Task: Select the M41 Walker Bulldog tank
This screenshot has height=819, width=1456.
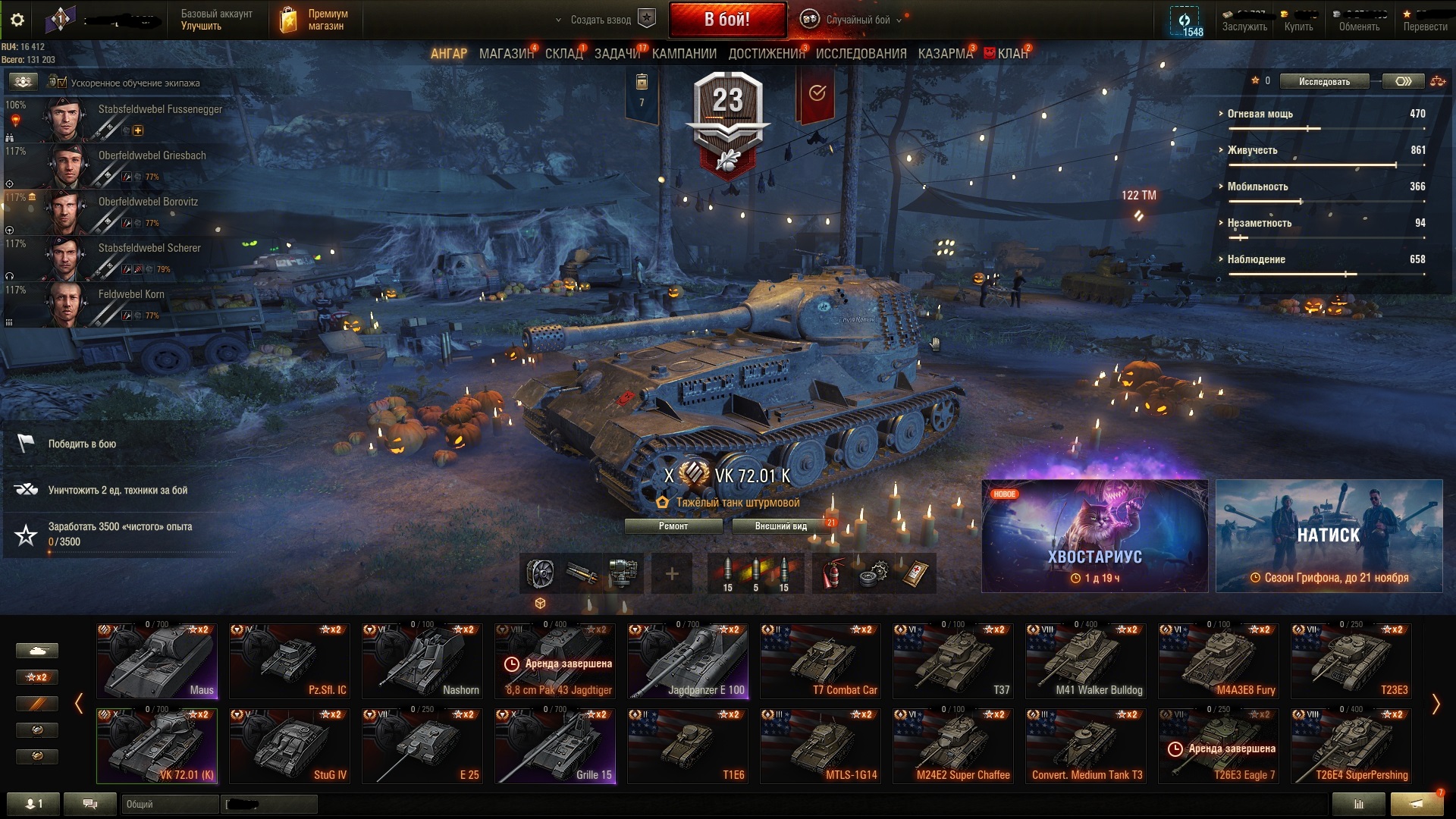Action: tap(1086, 661)
